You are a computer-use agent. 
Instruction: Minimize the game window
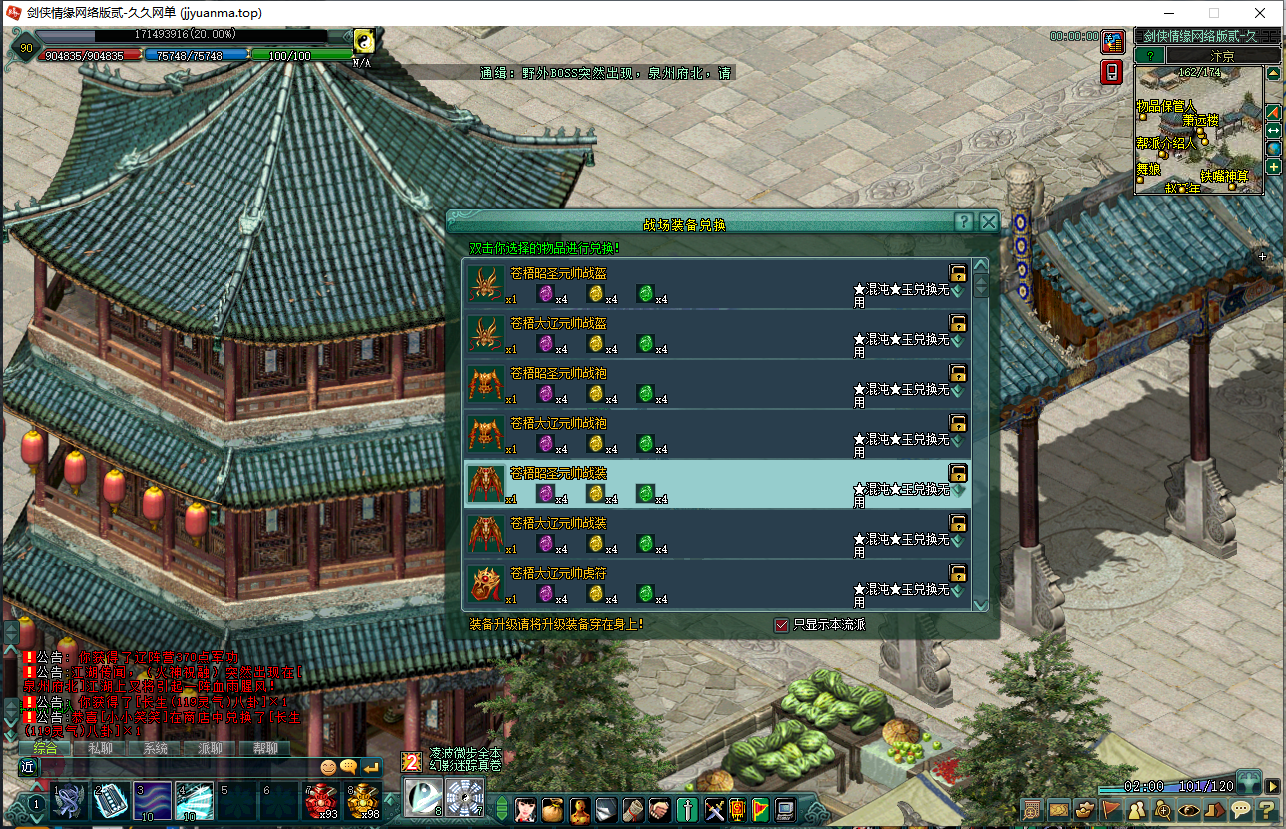[x=1168, y=13]
